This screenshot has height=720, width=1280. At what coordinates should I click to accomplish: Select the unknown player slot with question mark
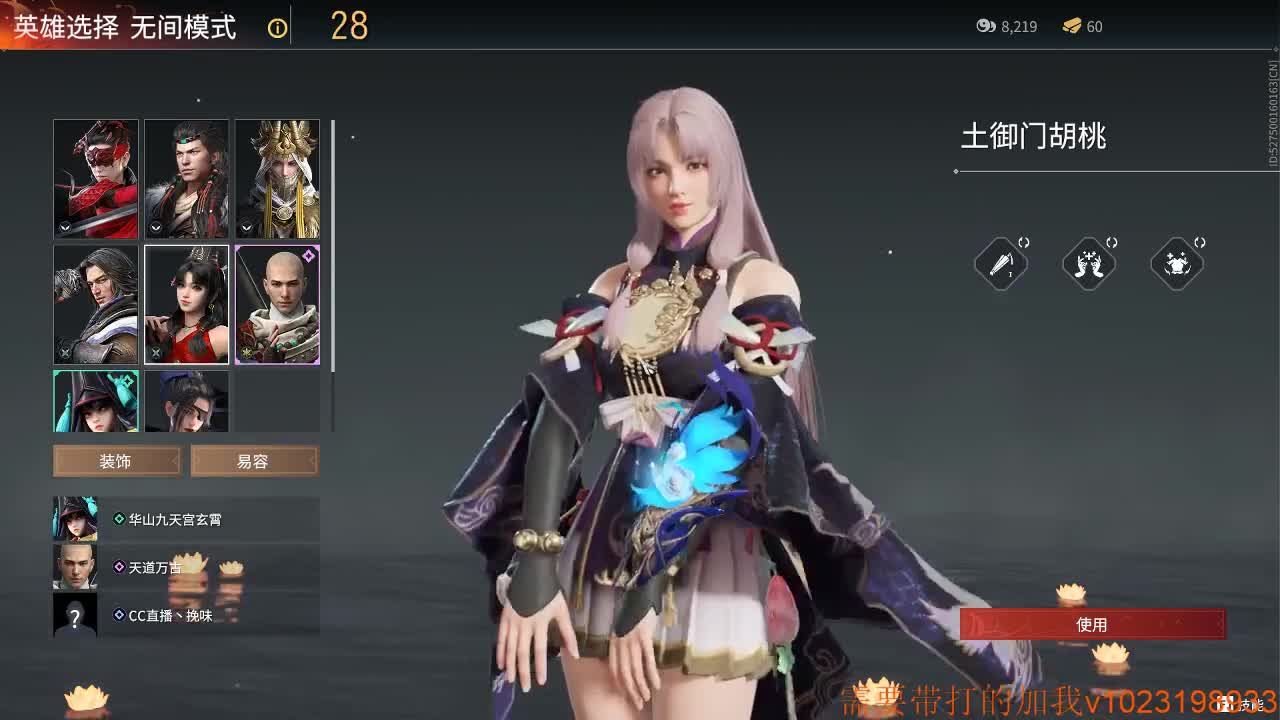click(x=75, y=616)
